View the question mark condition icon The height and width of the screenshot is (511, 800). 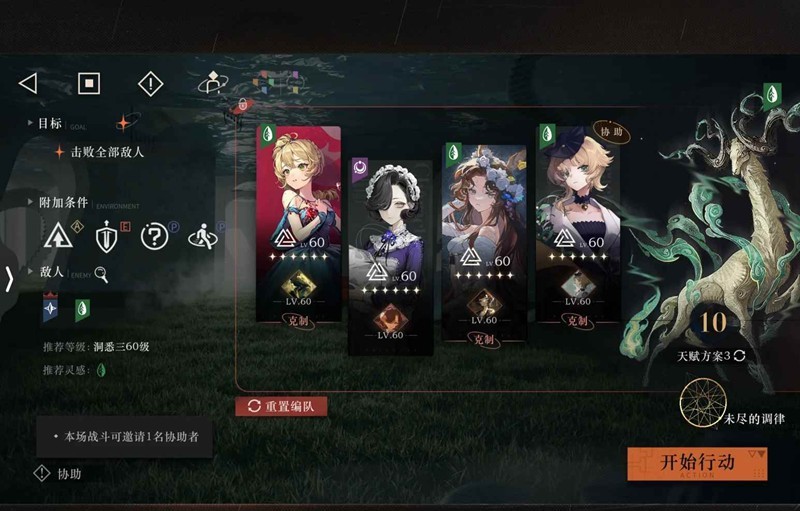(154, 237)
